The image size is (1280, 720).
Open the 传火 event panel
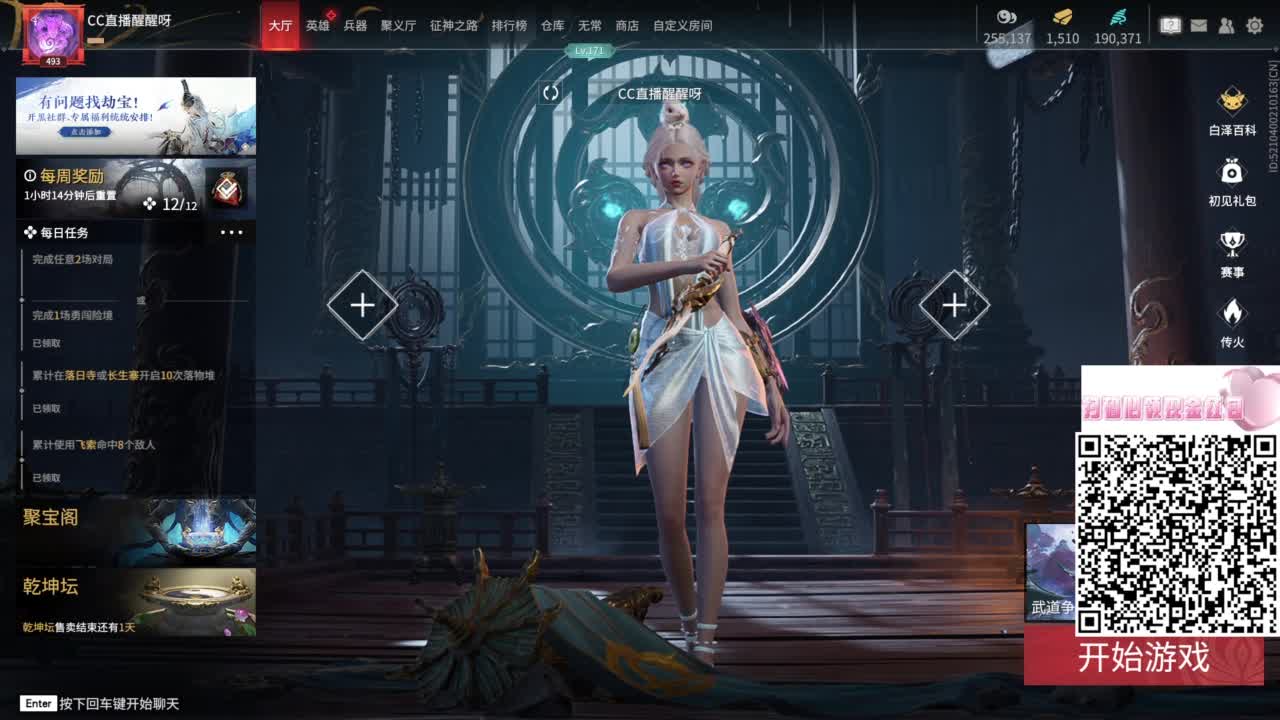1233,316
